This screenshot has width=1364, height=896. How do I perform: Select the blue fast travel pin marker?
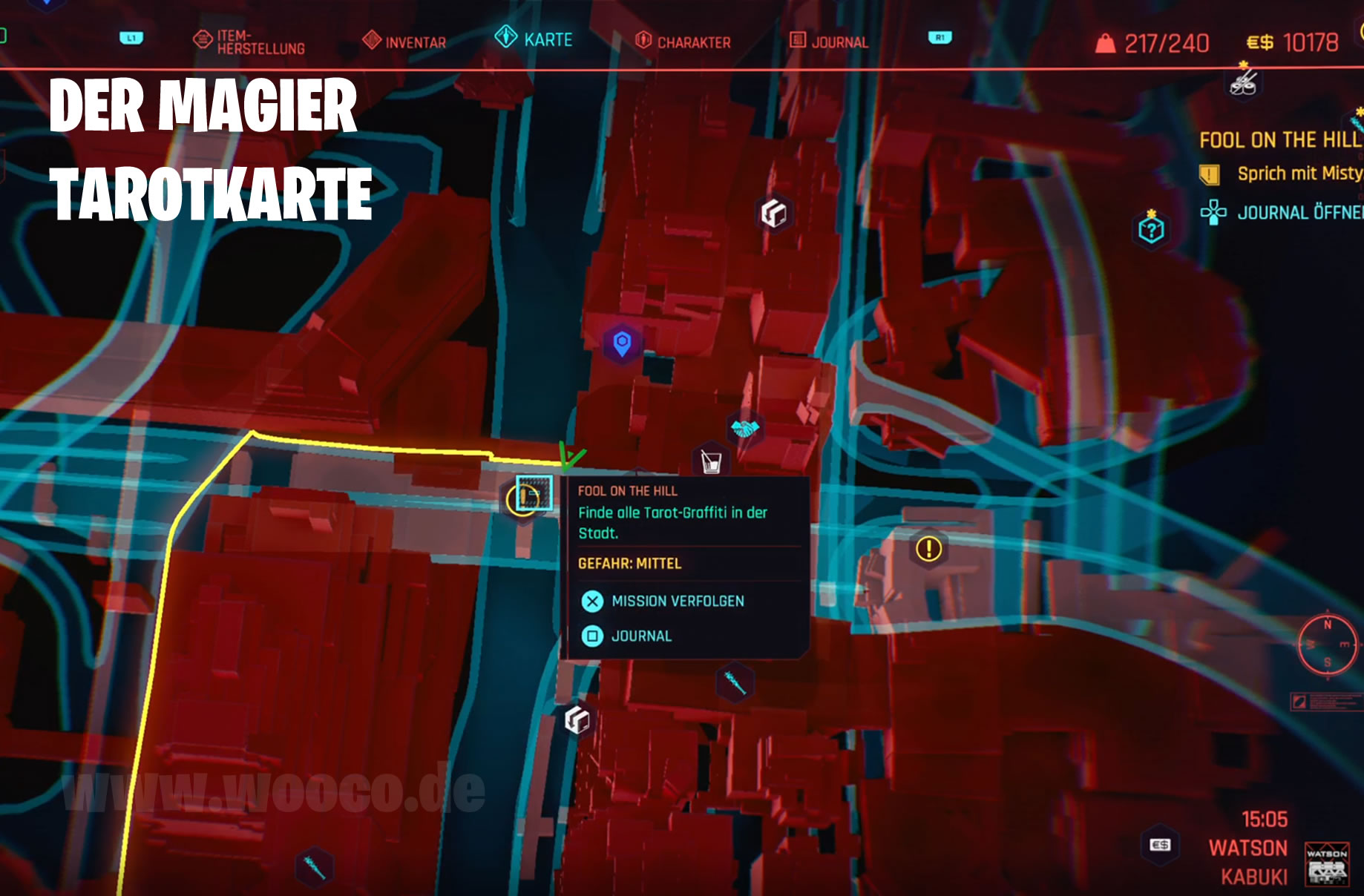(x=622, y=343)
